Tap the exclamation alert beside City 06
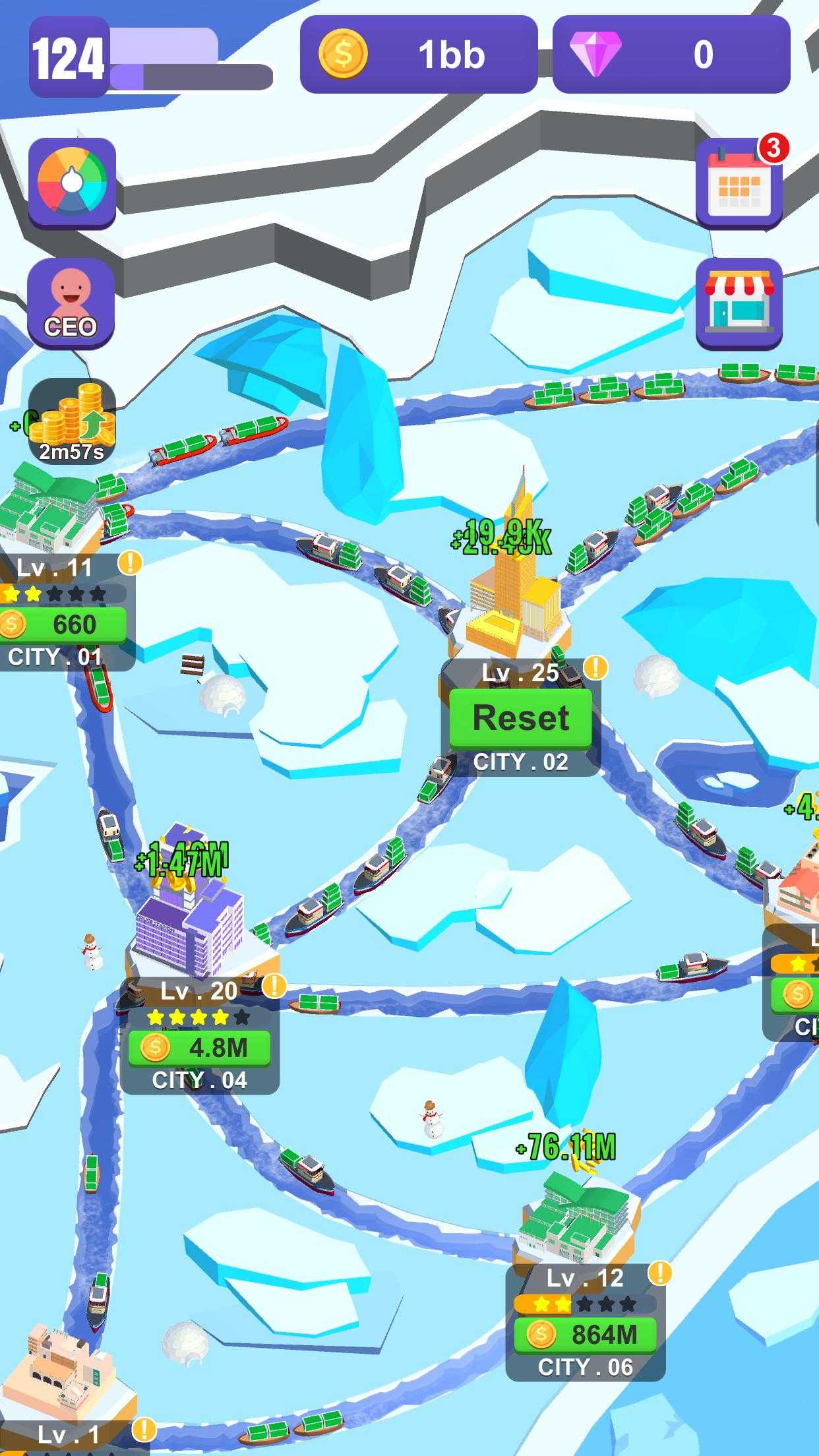 click(x=659, y=1273)
